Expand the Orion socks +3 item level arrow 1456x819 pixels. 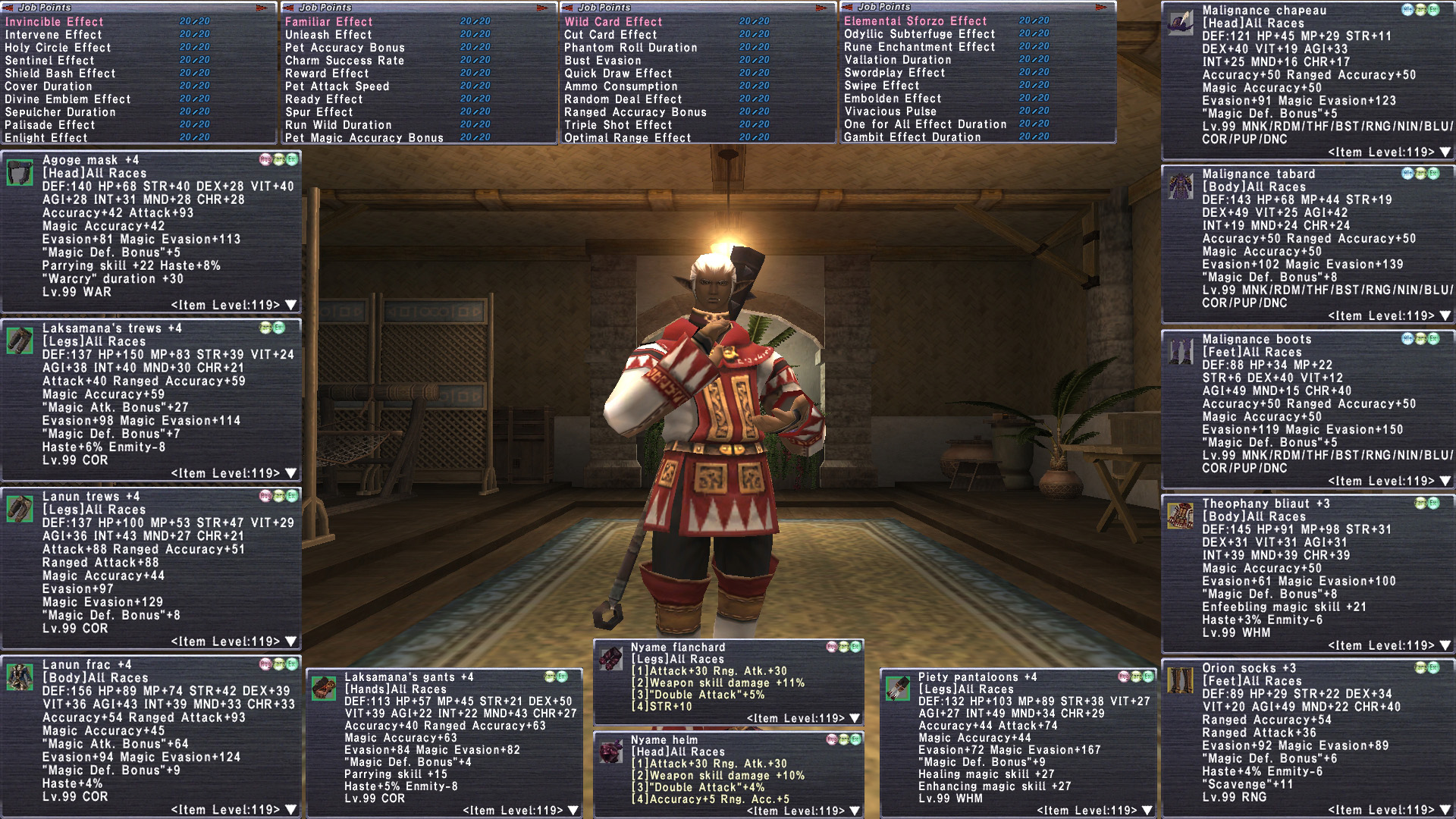(1445, 811)
